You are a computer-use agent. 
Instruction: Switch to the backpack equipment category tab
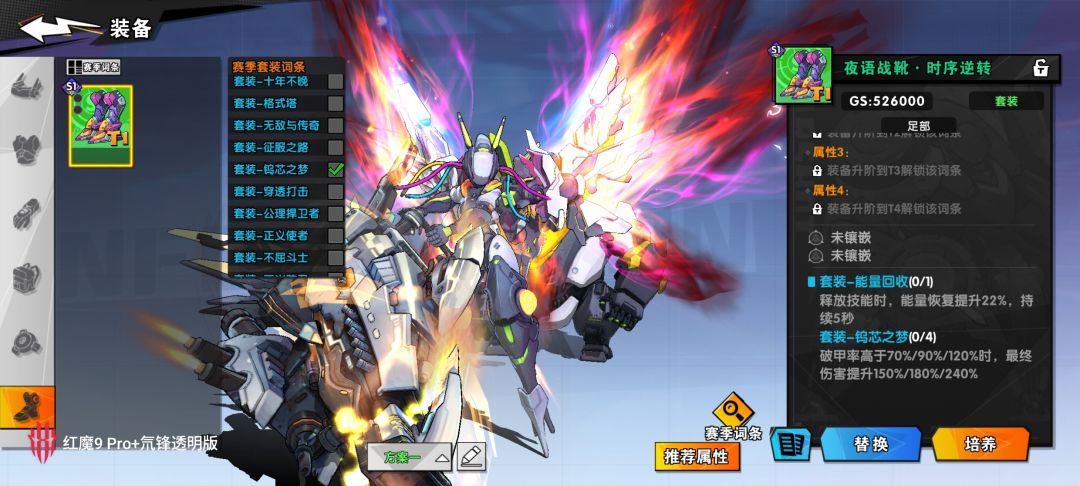[x=27, y=277]
